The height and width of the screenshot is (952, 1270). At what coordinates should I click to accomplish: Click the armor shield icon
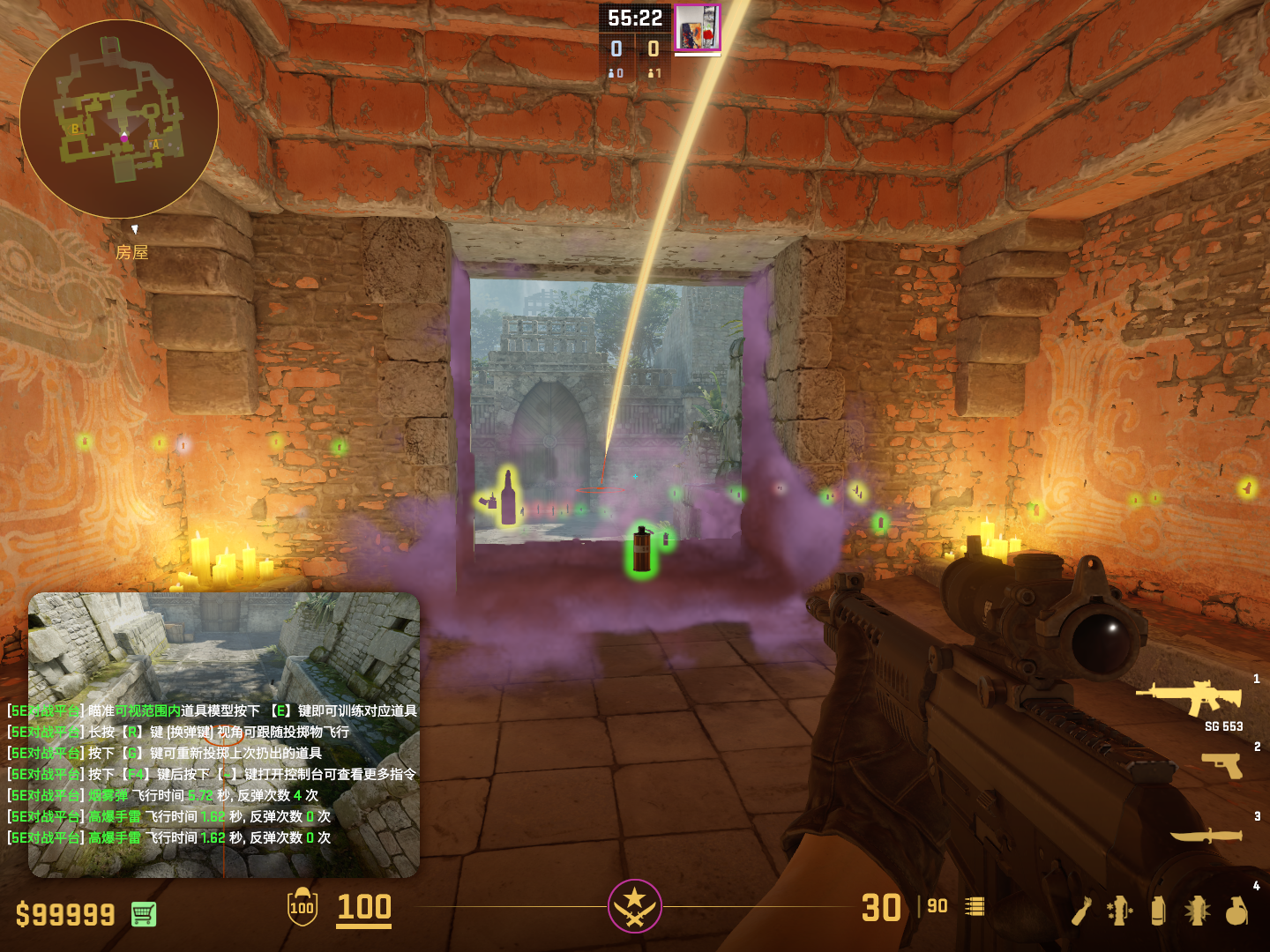303,907
